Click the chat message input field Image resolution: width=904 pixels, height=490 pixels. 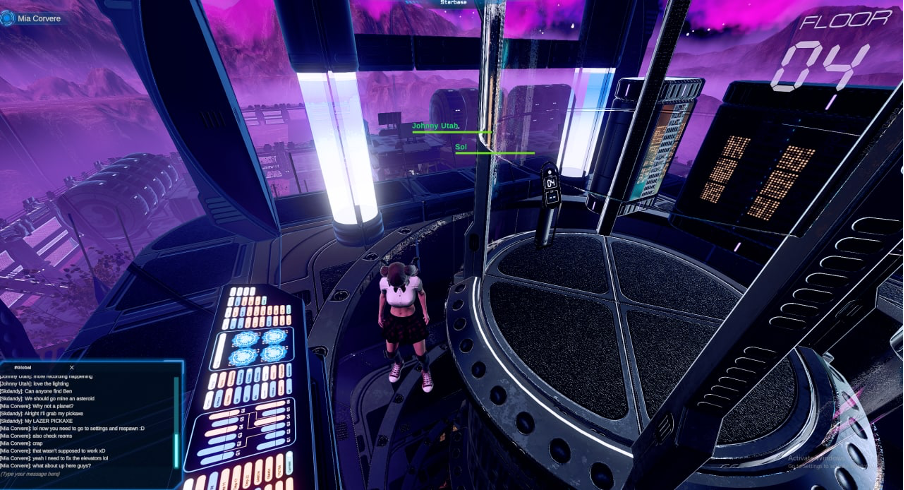pyautogui.click(x=80, y=474)
